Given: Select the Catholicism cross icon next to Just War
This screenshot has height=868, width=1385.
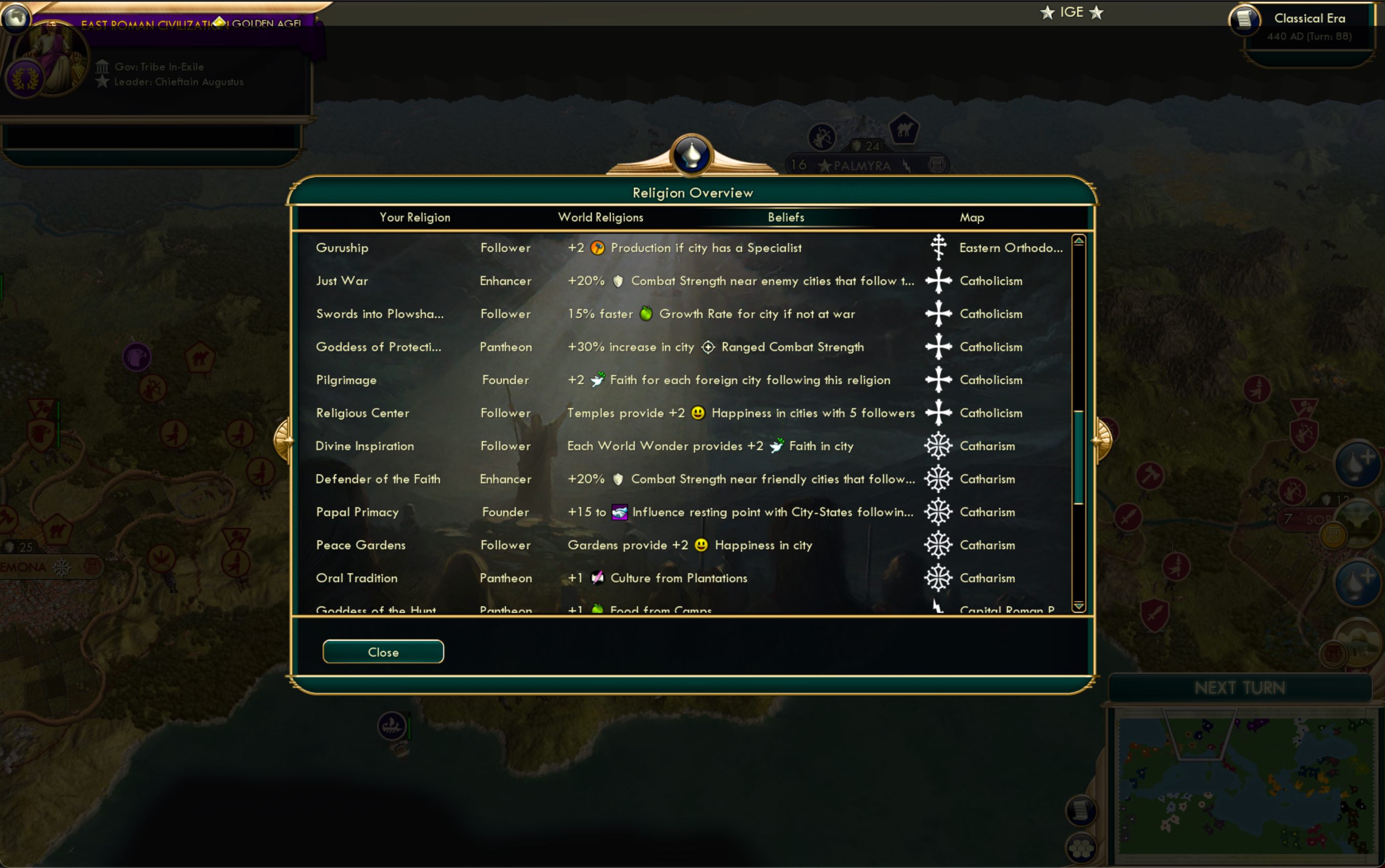Looking at the screenshot, I should click(x=939, y=281).
